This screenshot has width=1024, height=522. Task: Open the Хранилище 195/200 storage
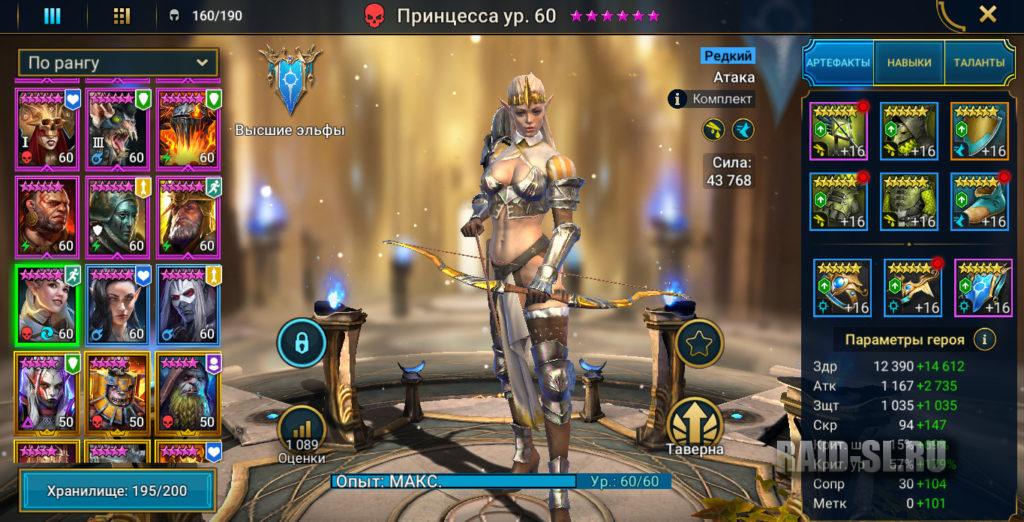pyautogui.click(x=117, y=491)
